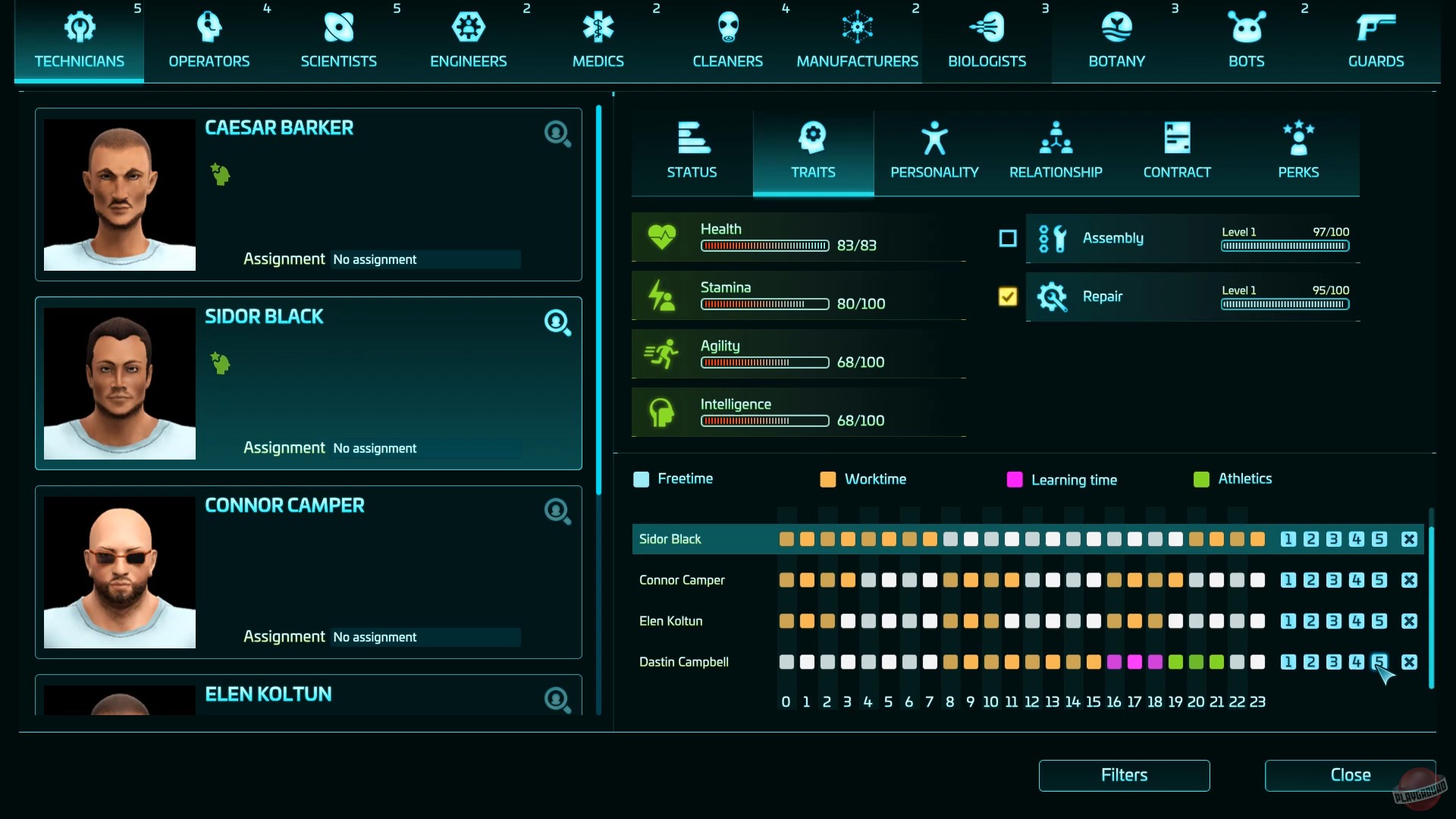Switch to the Biologists category

[987, 27]
